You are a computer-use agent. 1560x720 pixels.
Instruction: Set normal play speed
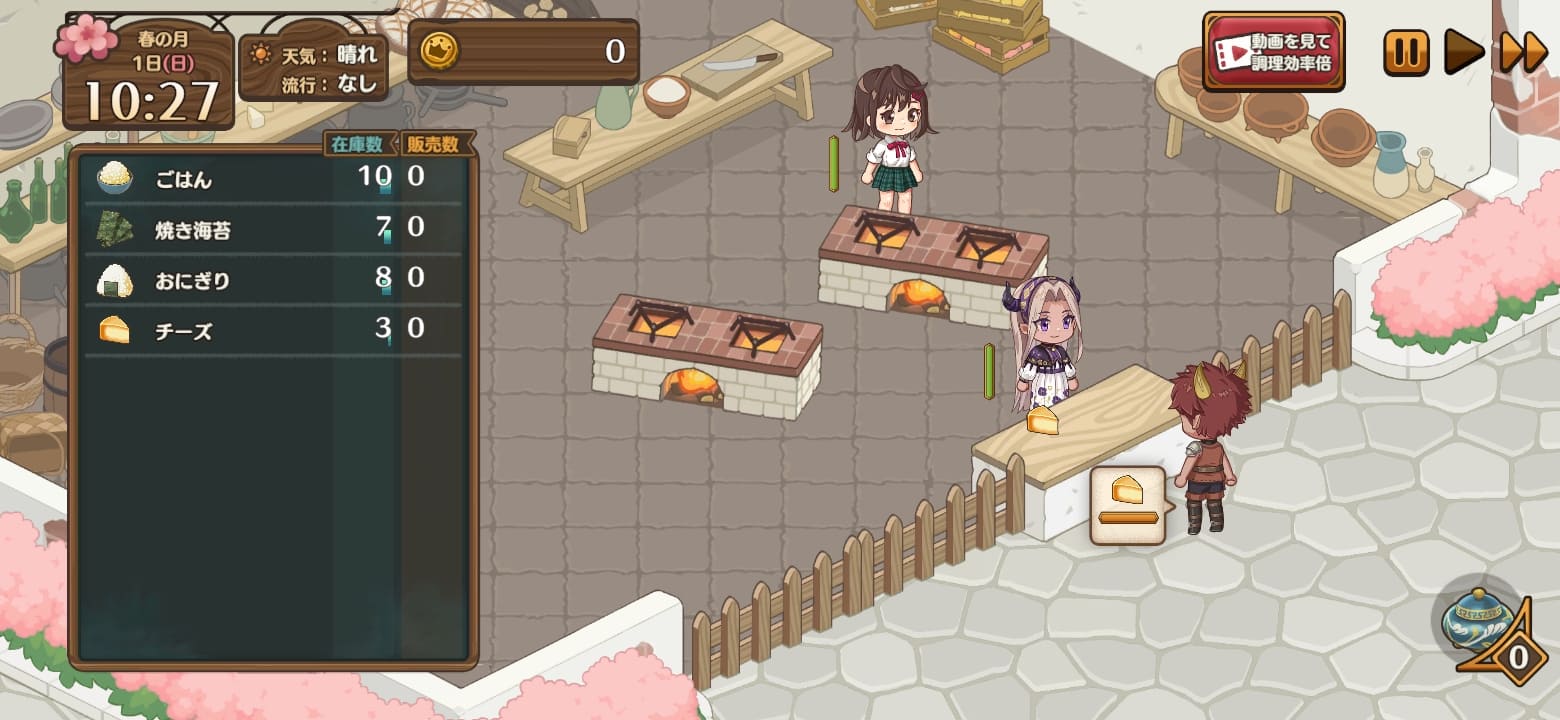click(x=1464, y=52)
